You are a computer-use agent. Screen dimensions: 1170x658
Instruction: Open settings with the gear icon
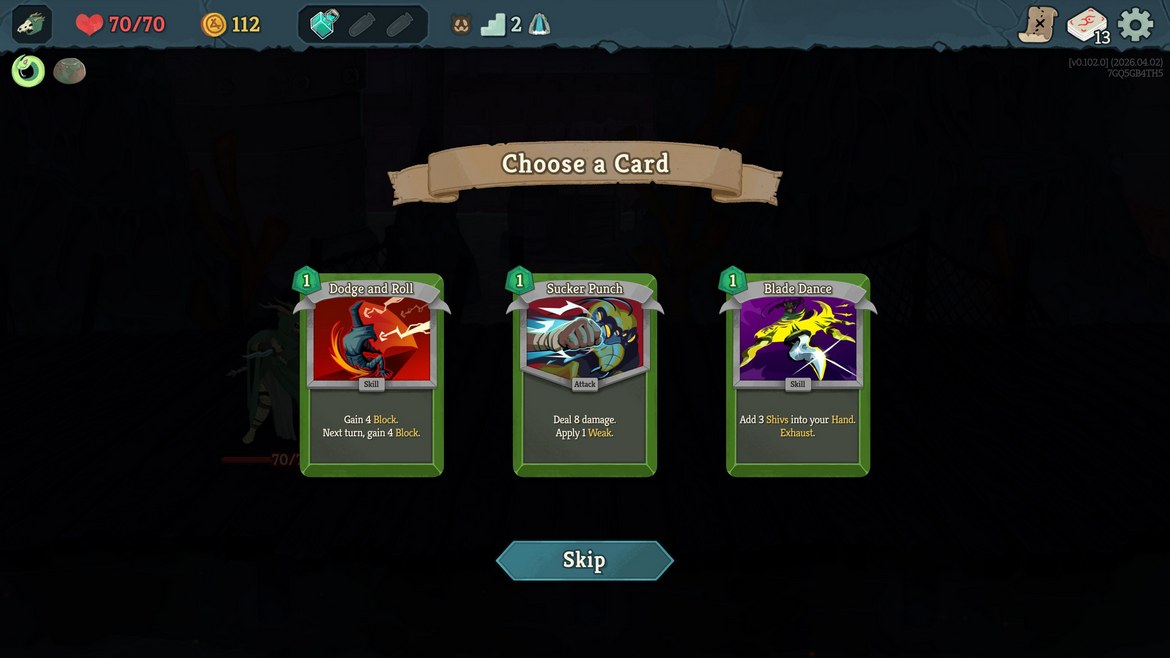1135,24
